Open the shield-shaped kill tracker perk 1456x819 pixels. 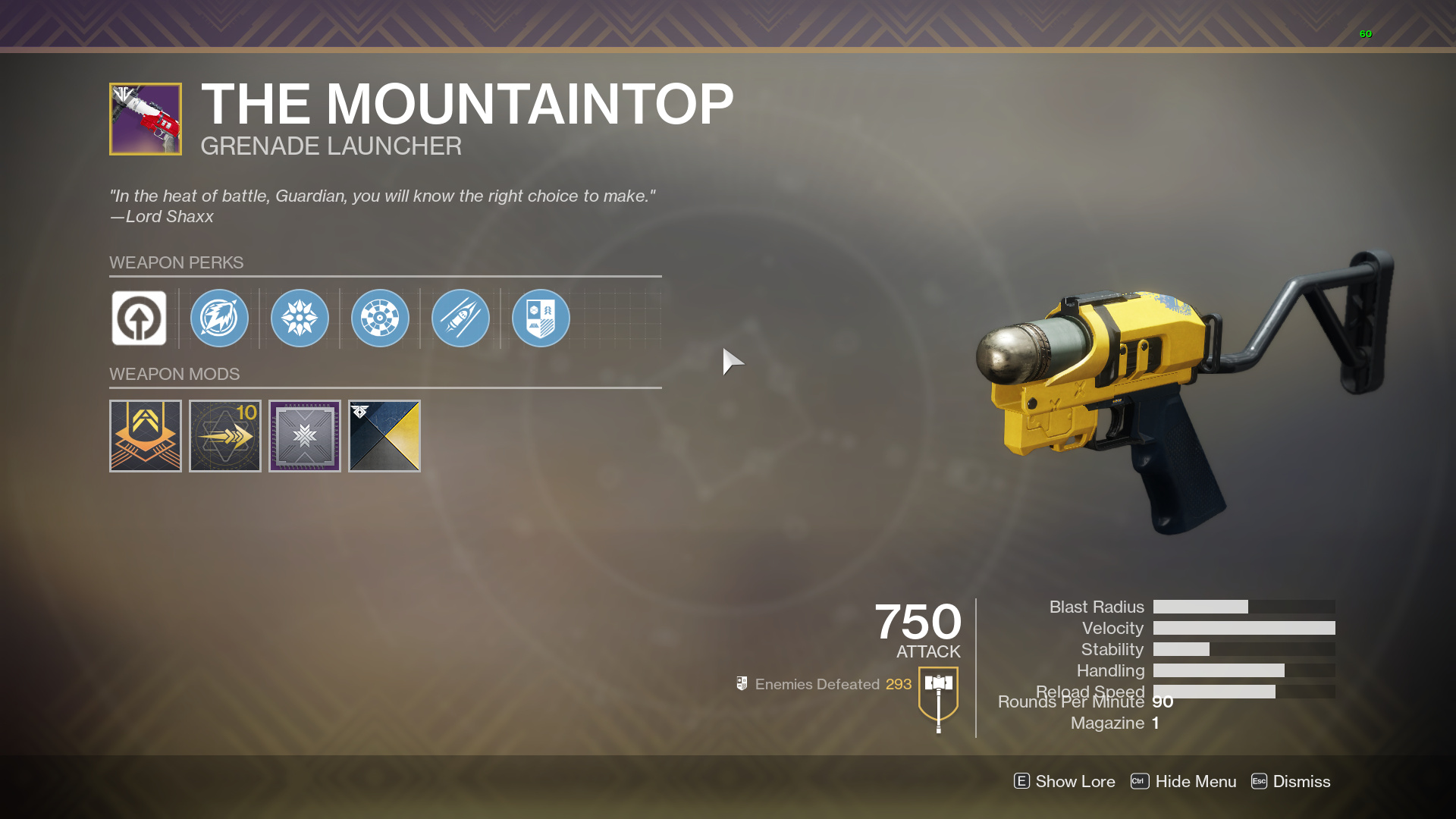point(541,318)
